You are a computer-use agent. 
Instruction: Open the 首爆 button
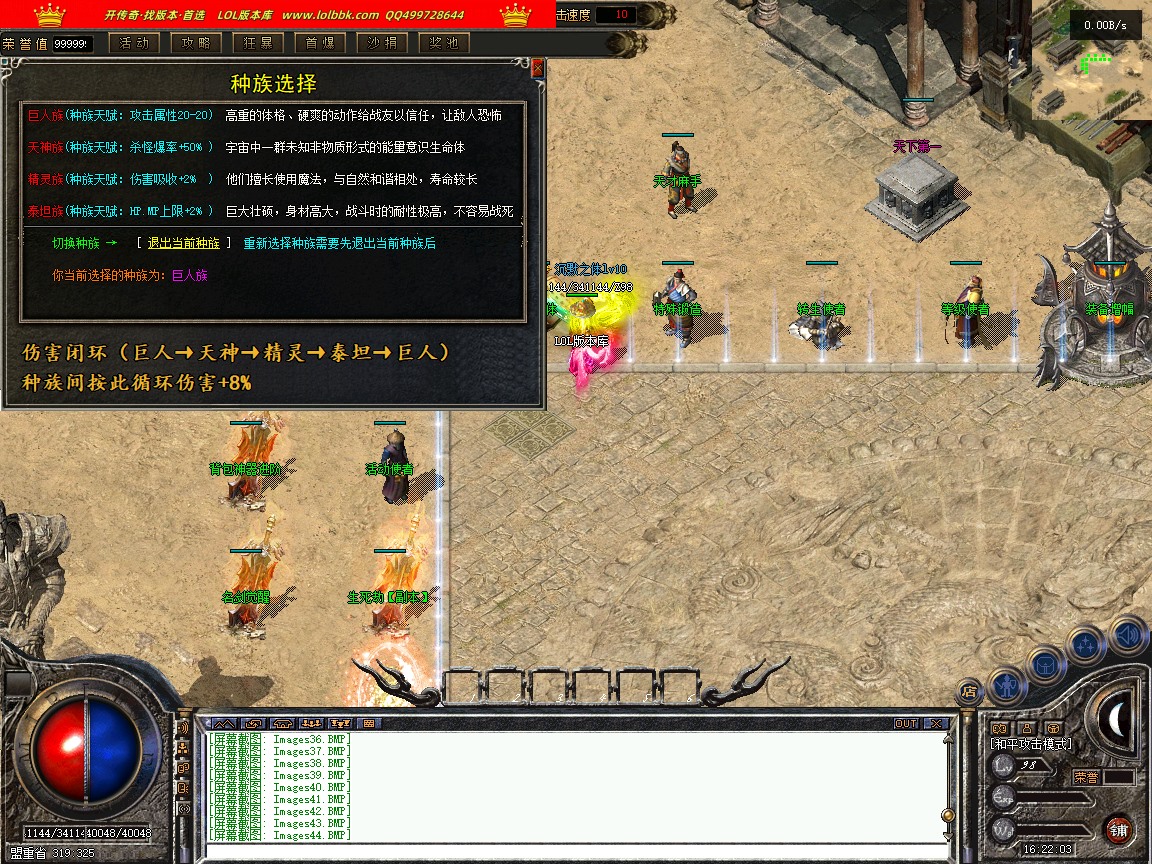click(x=320, y=43)
